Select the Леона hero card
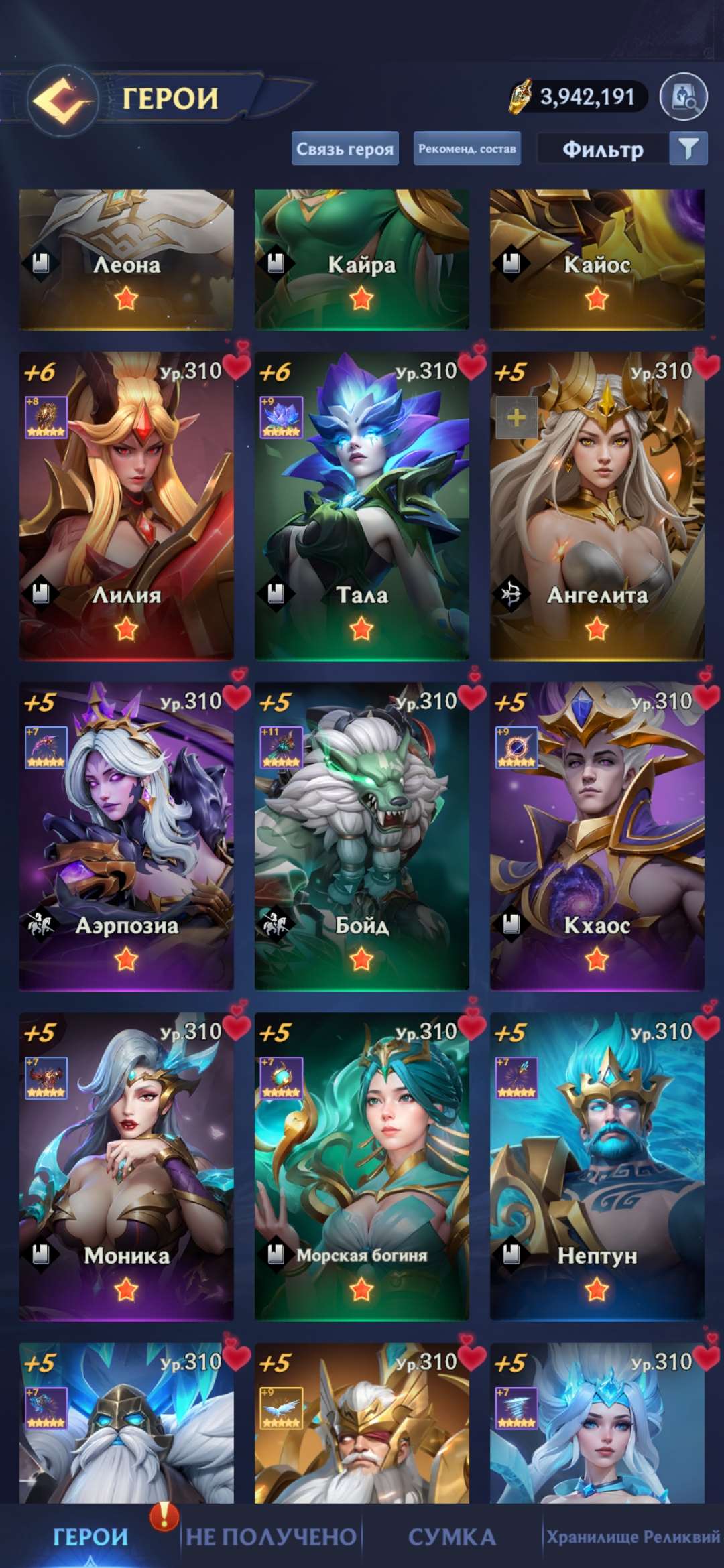Screen dimensions: 724x1568 pyautogui.click(x=126, y=260)
